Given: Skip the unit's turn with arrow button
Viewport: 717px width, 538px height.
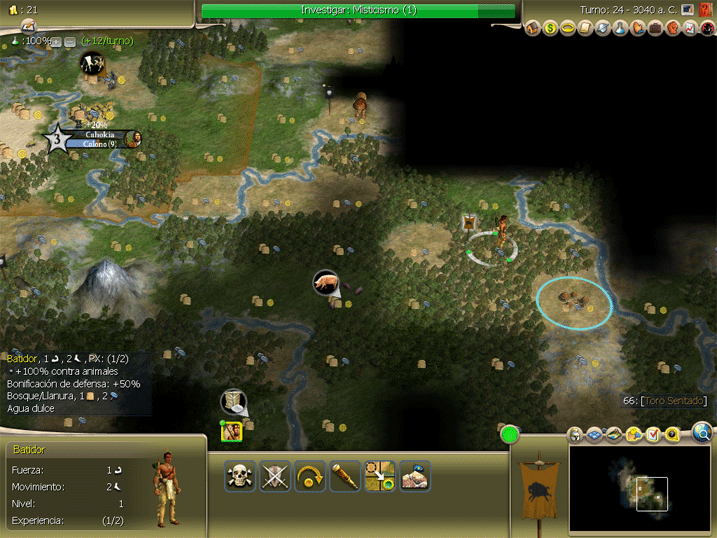Looking at the screenshot, I should pyautogui.click(x=311, y=476).
